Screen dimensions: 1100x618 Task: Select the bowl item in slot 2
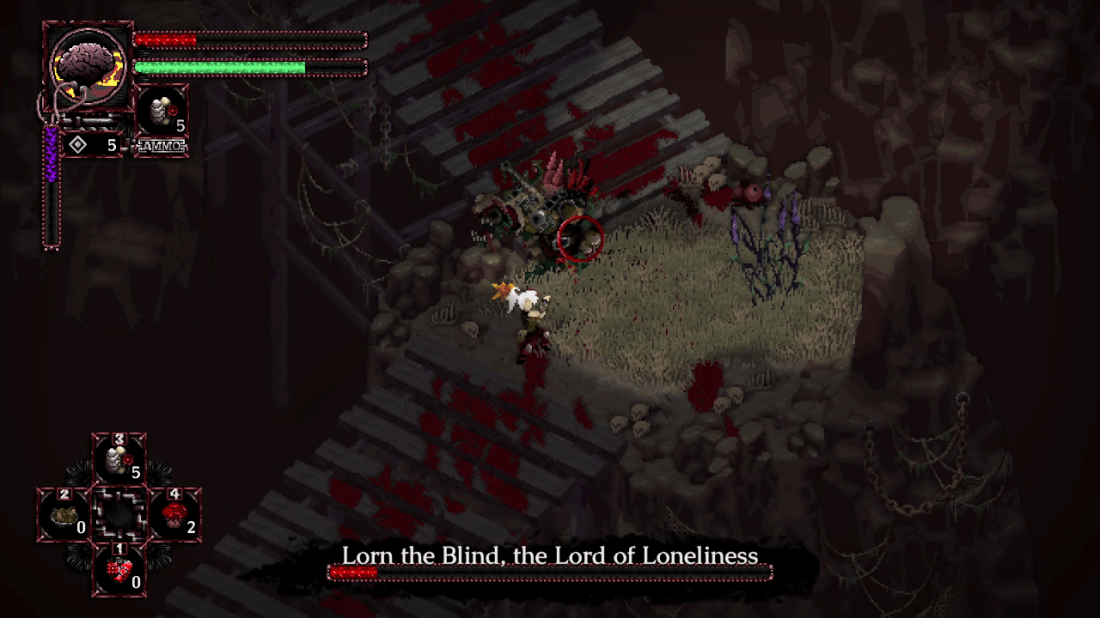66,515
